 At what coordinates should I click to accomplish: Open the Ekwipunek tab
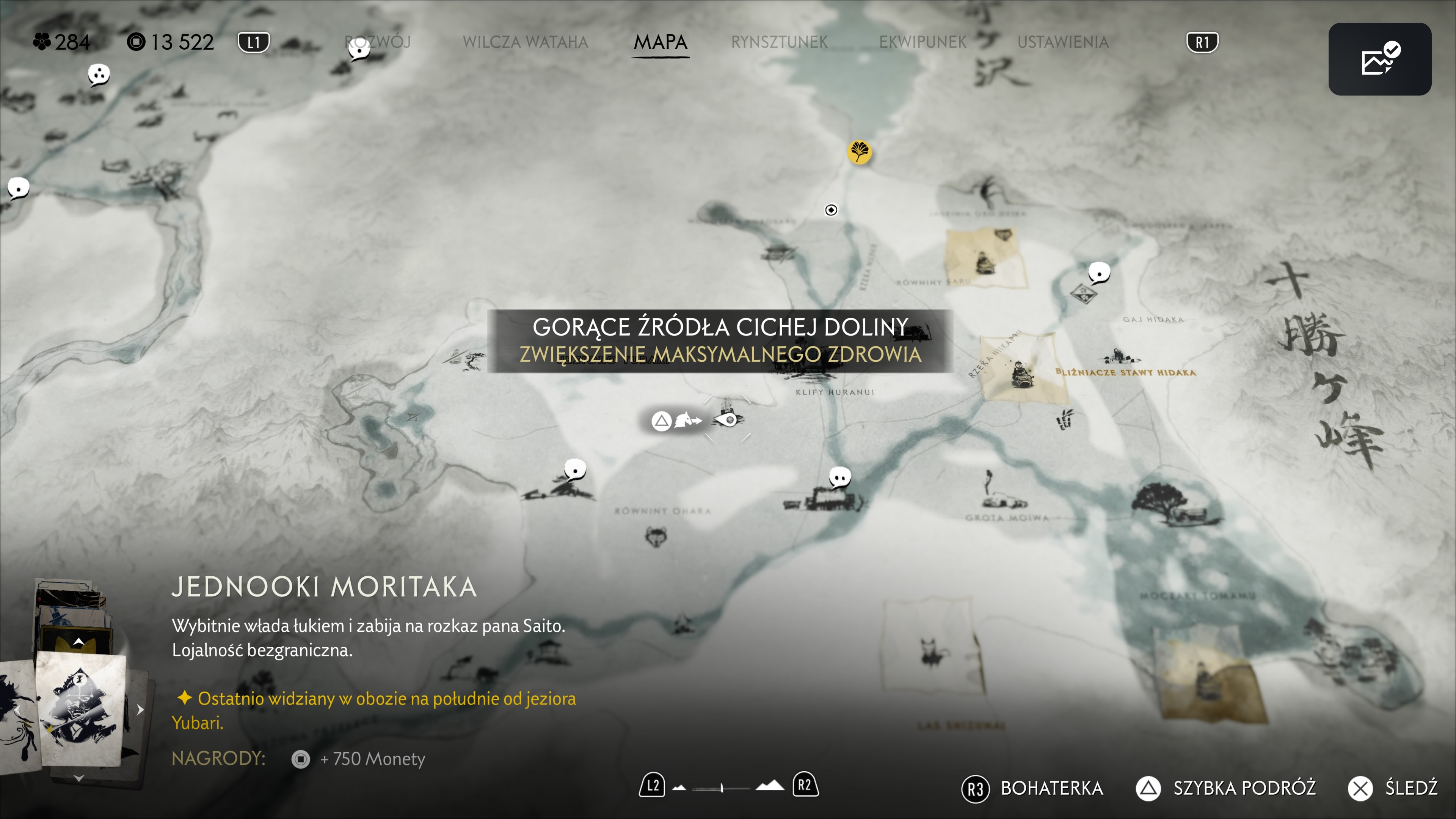coord(923,42)
